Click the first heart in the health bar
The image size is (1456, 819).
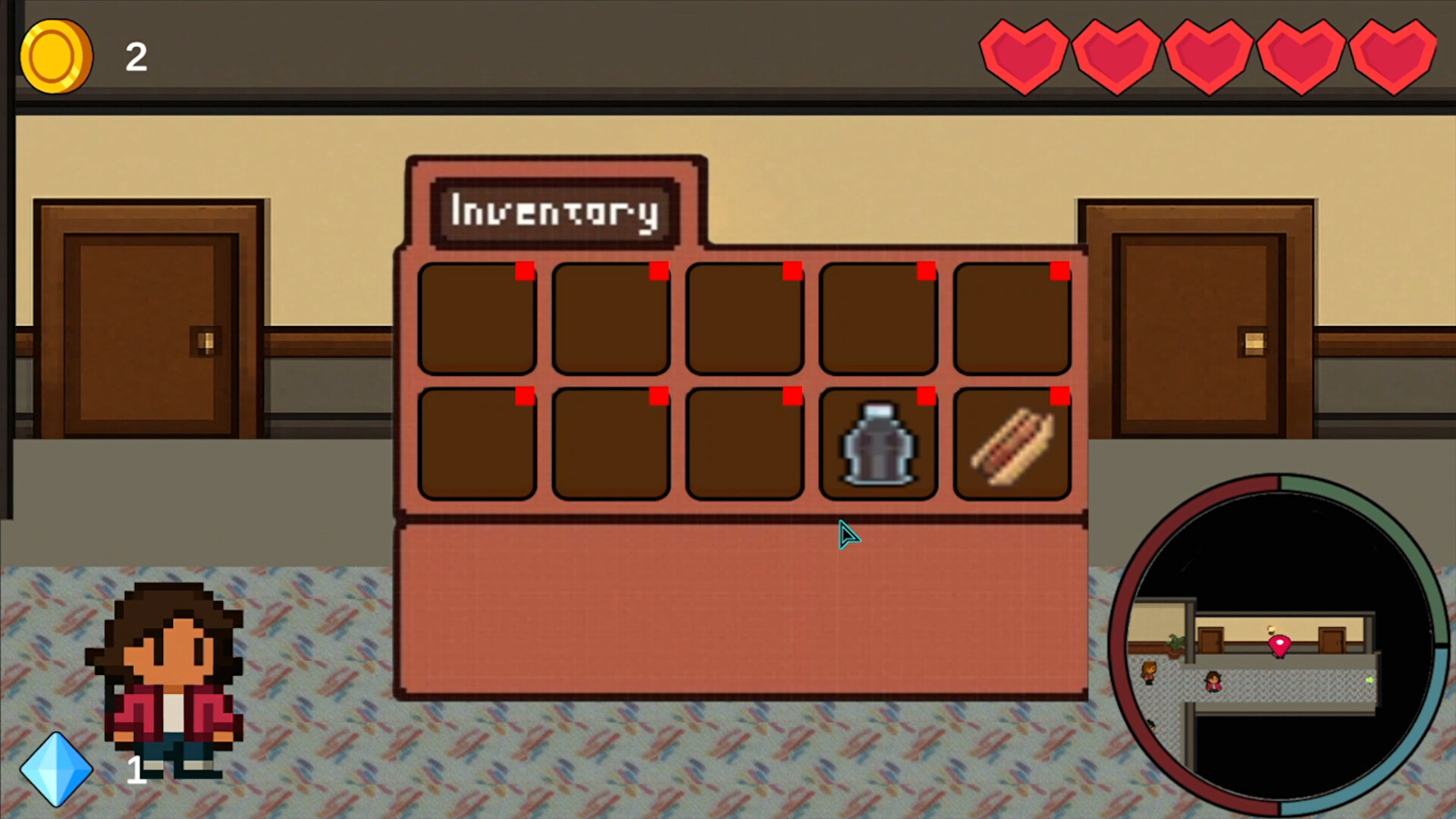(1025, 53)
